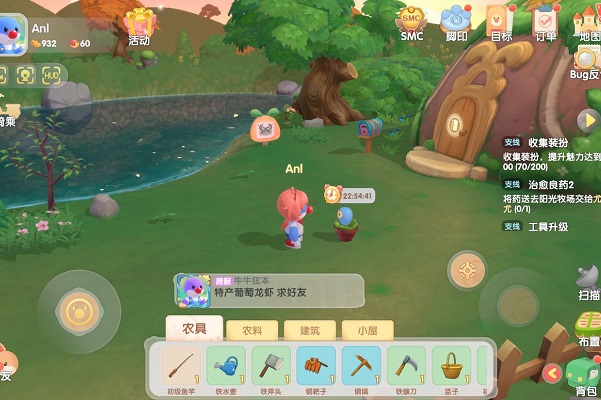Switch to the 小屋 tab
The height and width of the screenshot is (400, 601).
[x=360, y=329]
